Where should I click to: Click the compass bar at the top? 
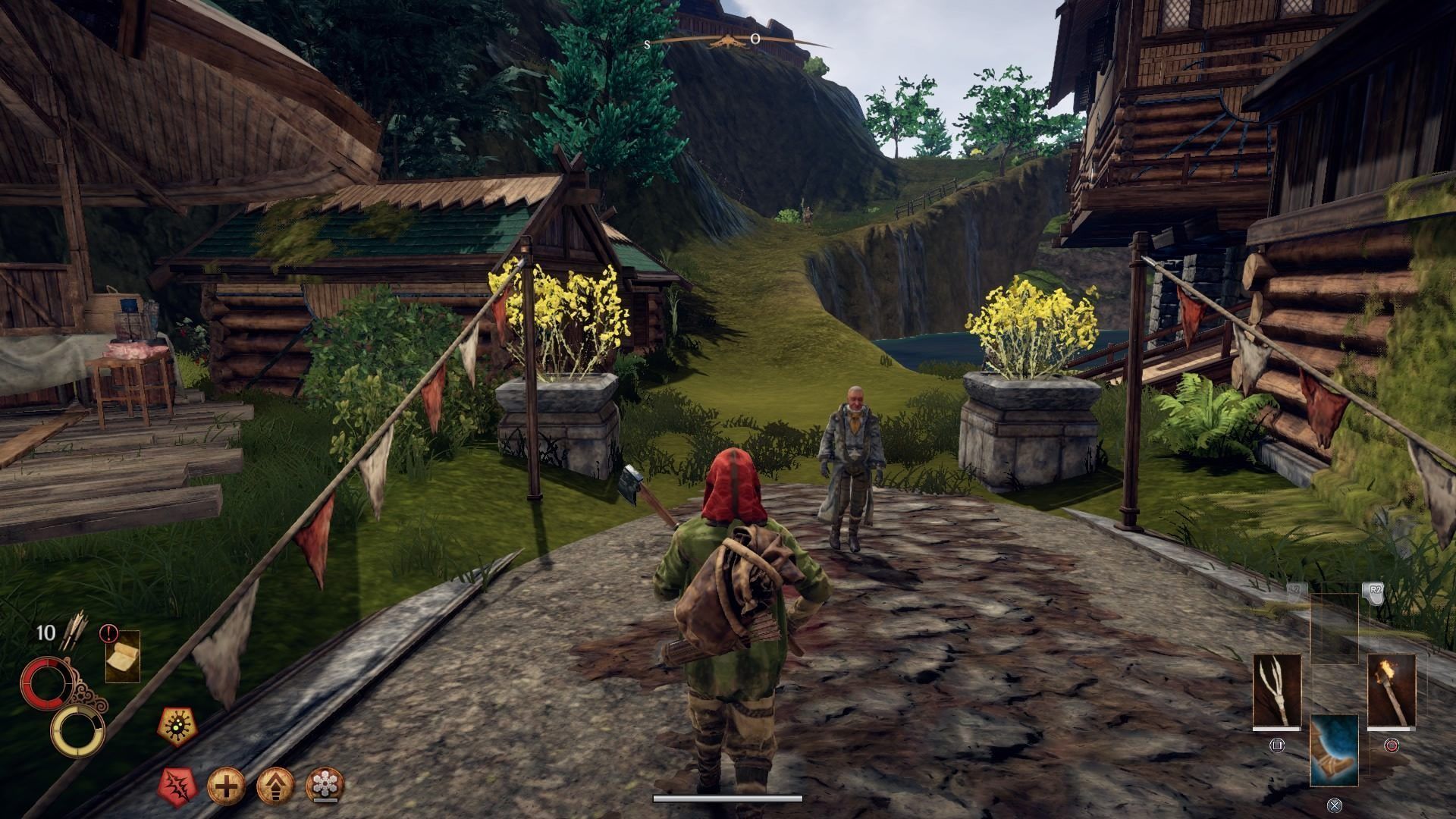(x=726, y=41)
